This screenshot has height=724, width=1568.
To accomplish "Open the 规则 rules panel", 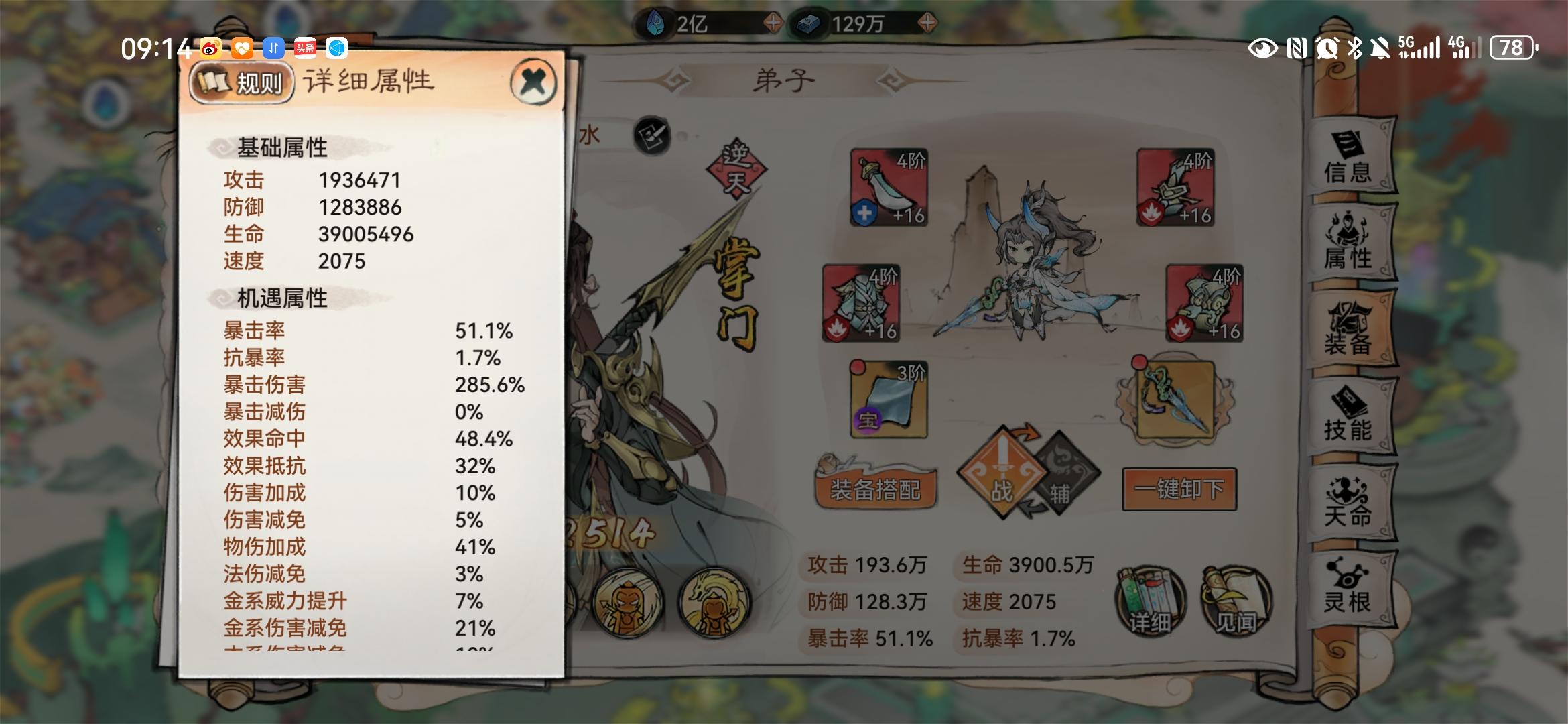I will pyautogui.click(x=243, y=83).
